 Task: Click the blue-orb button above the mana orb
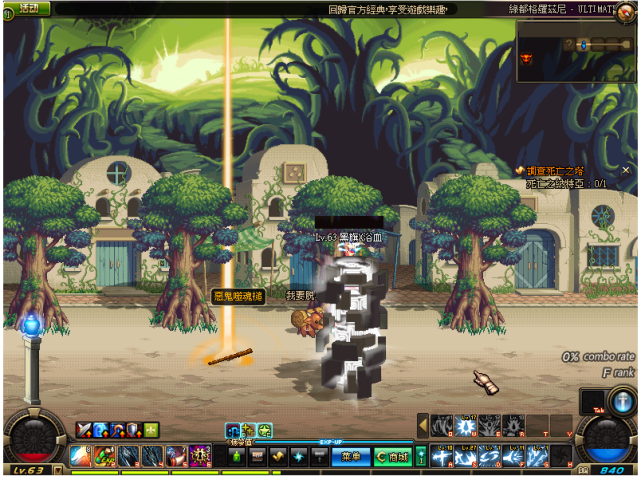point(620,401)
